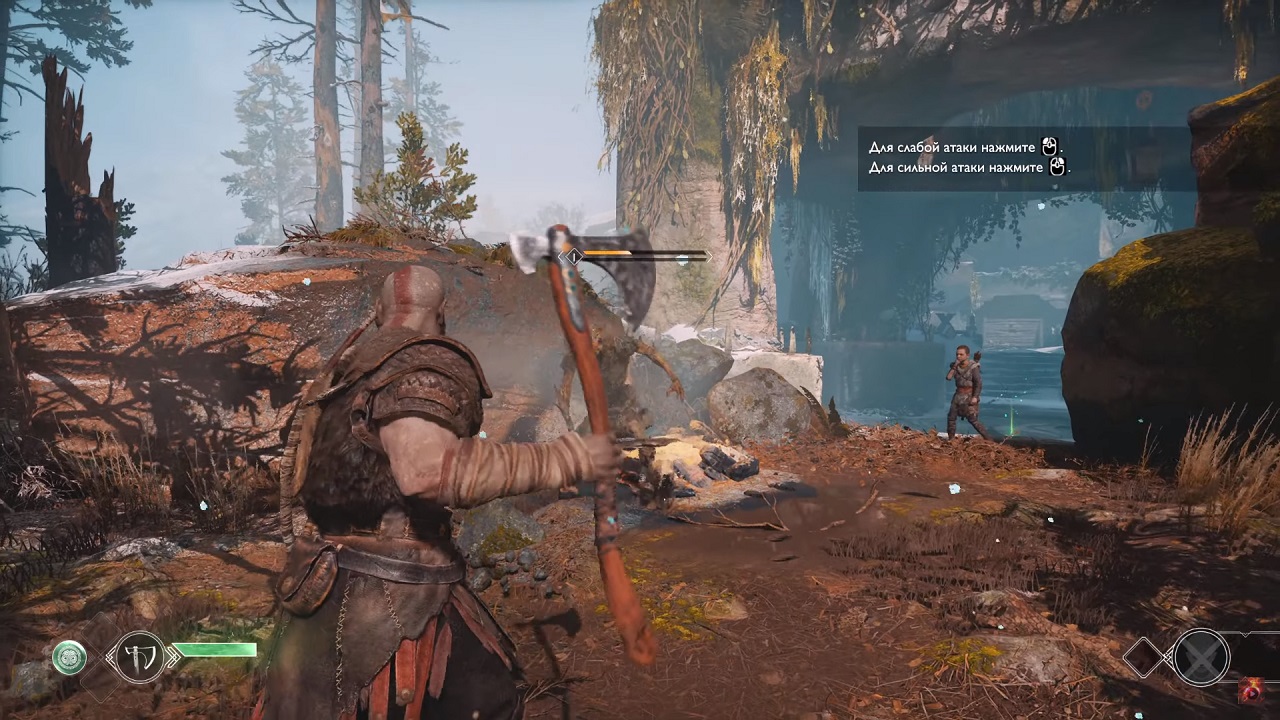Viewport: 1280px width, 720px height.
Task: Click Kratos's green health bar
Action: [x=215, y=650]
